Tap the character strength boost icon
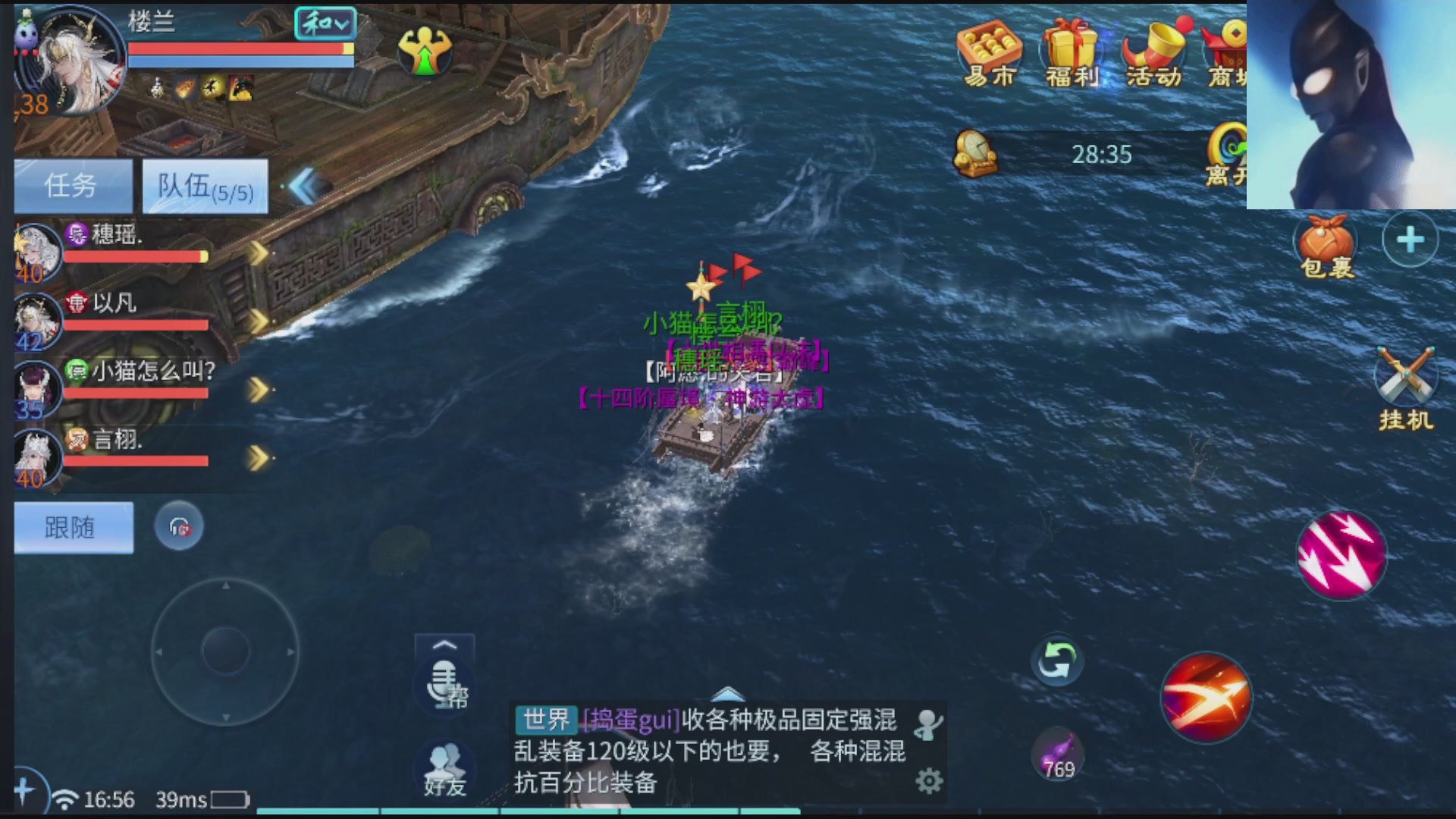1456x819 pixels. click(425, 49)
